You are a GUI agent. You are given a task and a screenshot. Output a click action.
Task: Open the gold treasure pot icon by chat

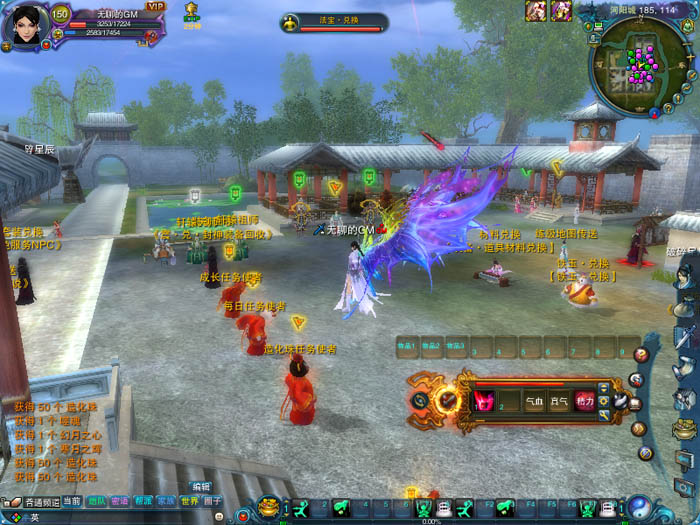click(x=268, y=506)
